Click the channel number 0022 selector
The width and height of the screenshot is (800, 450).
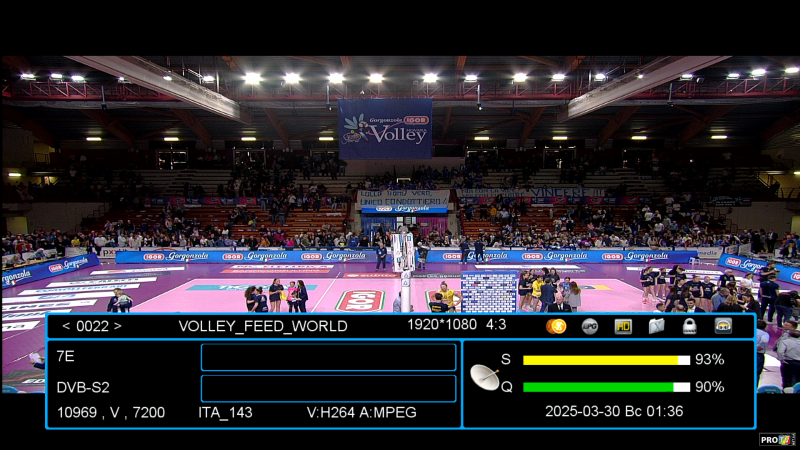coord(91,326)
